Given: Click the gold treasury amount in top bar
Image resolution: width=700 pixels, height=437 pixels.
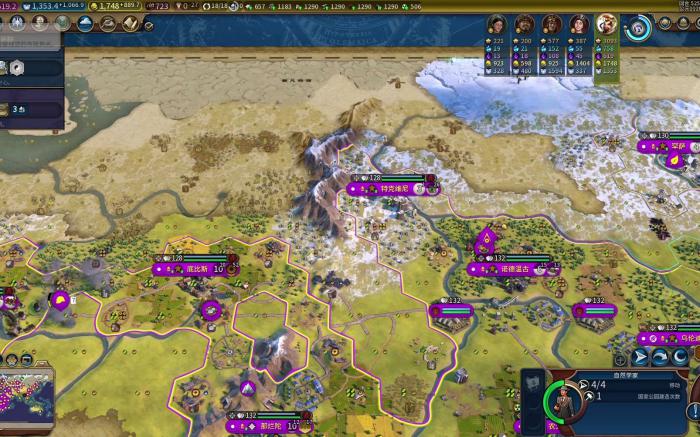Looking at the screenshot, I should coord(111,6).
